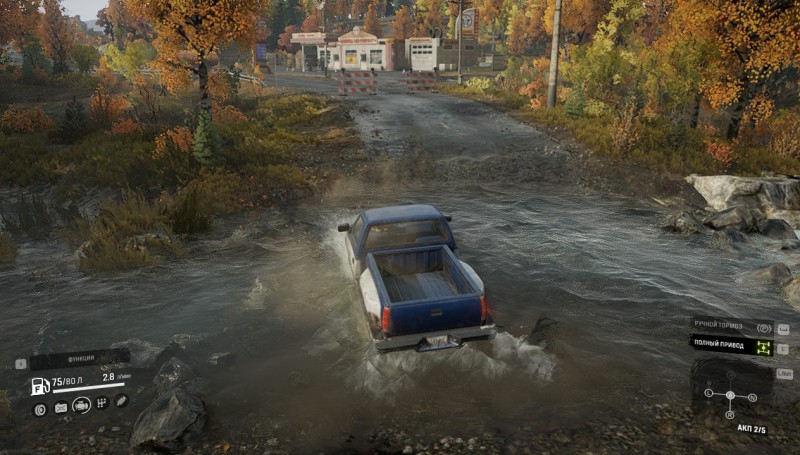Toggle Ручной тормоз (handbrake)

735,327
